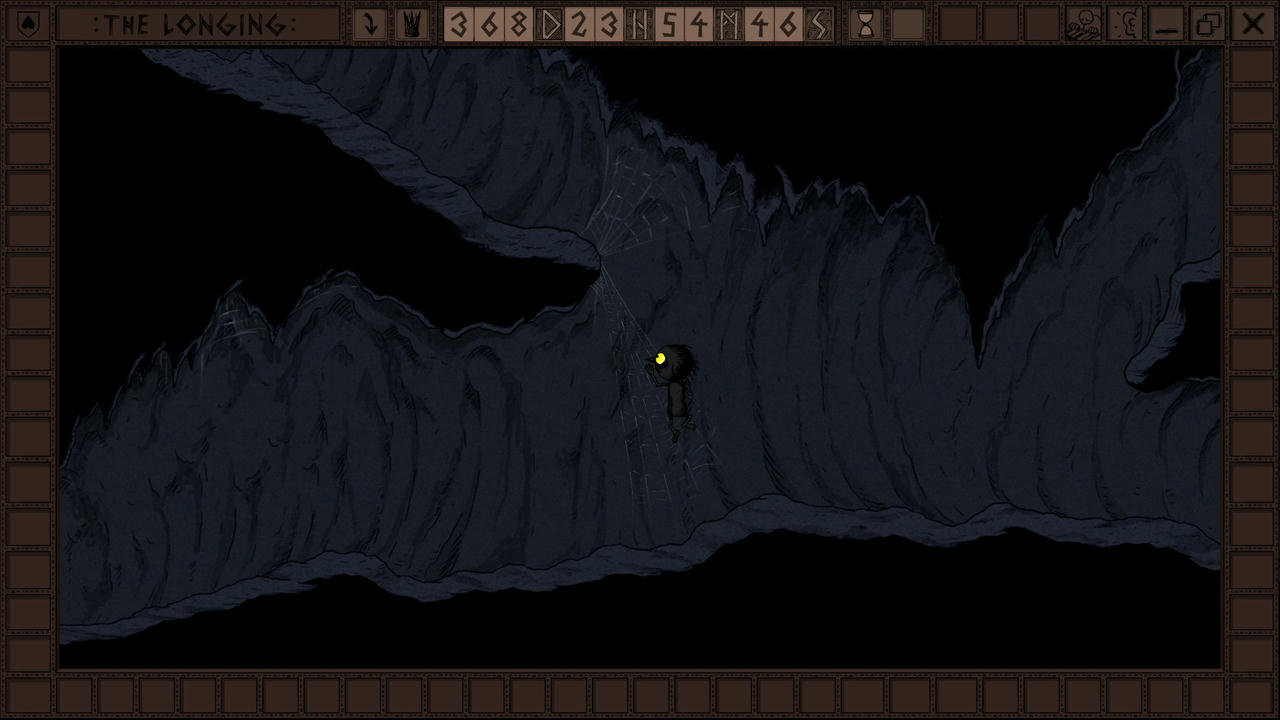Open the curved arrow button
1280x720 pixels.
click(371, 24)
